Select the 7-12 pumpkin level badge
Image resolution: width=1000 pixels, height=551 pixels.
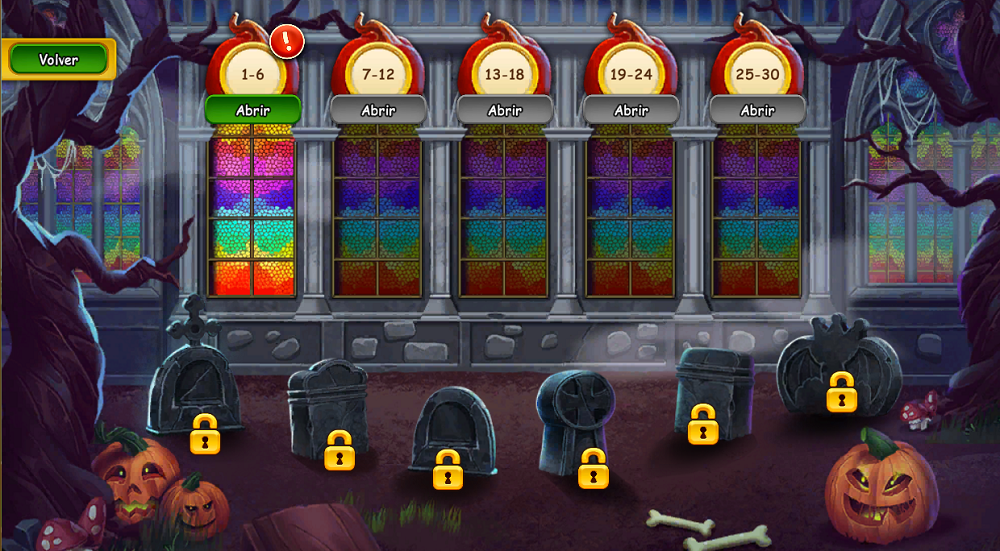tap(379, 73)
